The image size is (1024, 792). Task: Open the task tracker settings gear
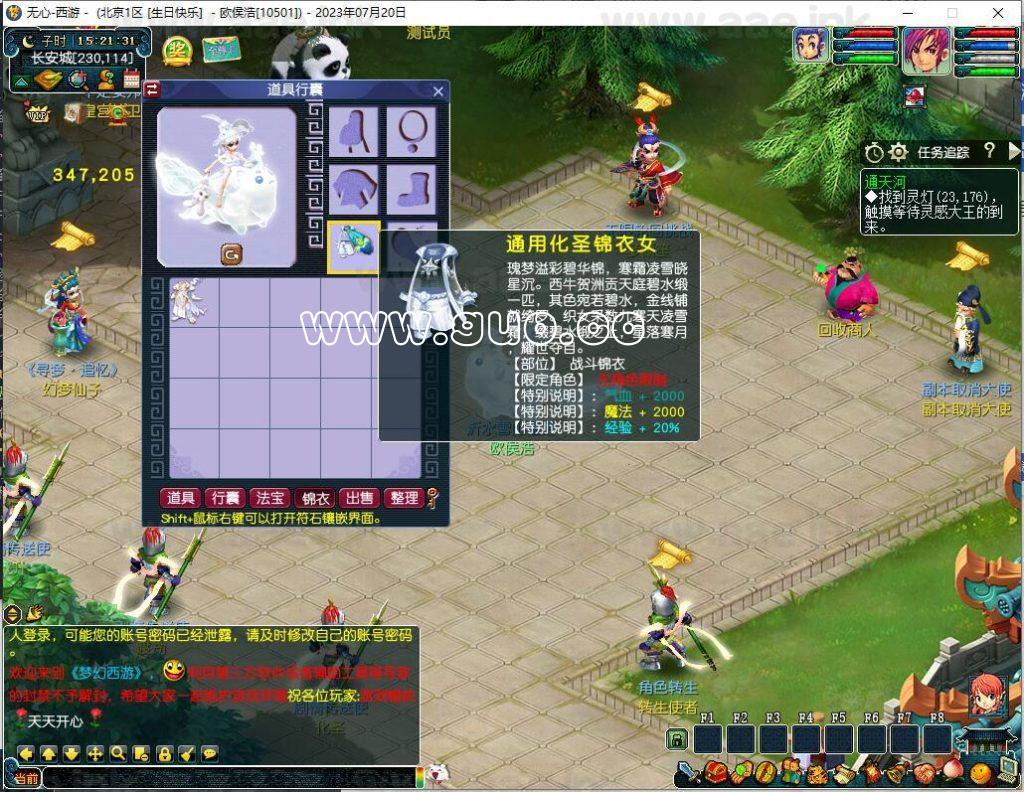coord(898,152)
